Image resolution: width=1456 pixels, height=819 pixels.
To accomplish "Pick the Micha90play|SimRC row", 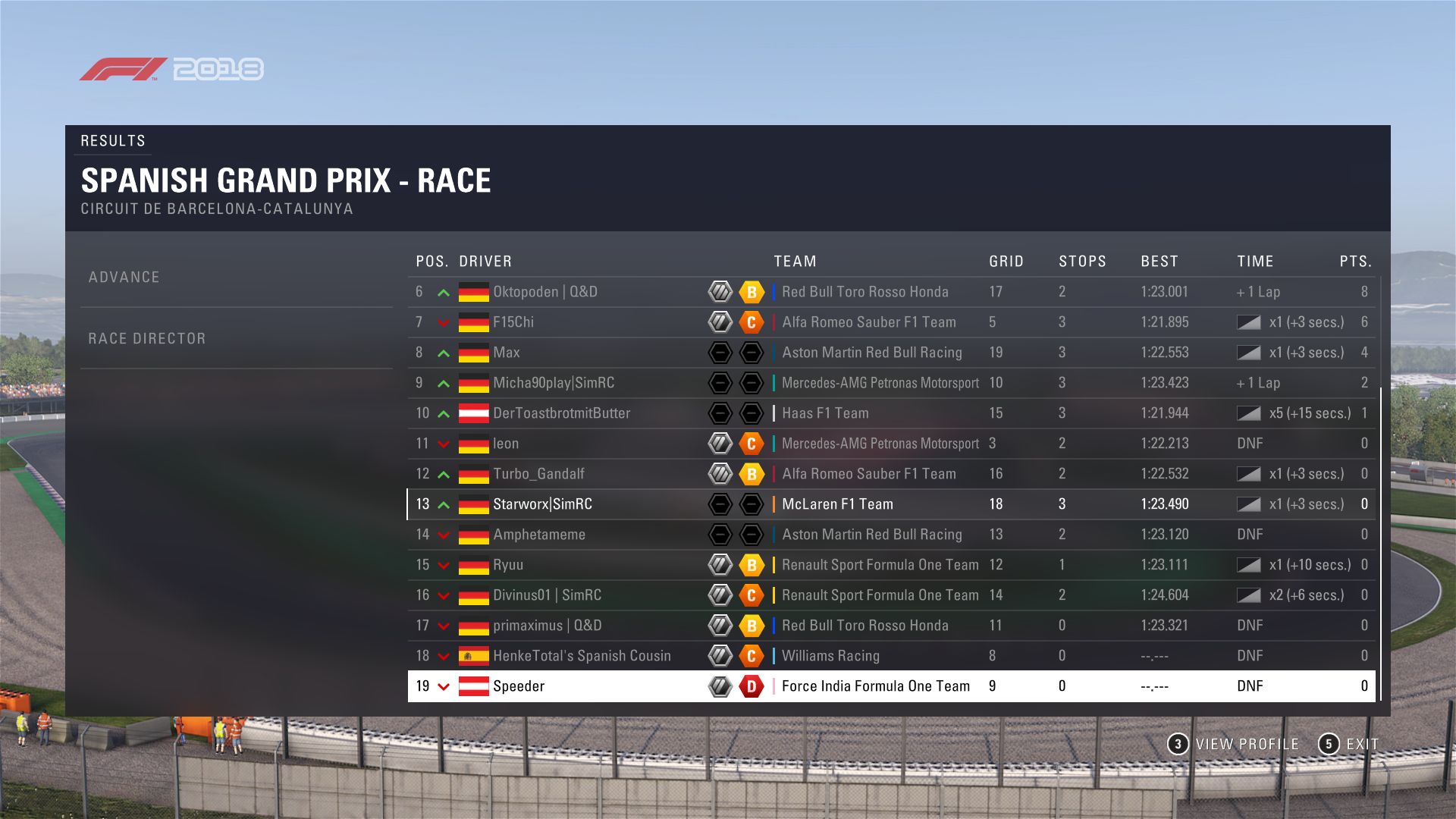I will tap(554, 383).
